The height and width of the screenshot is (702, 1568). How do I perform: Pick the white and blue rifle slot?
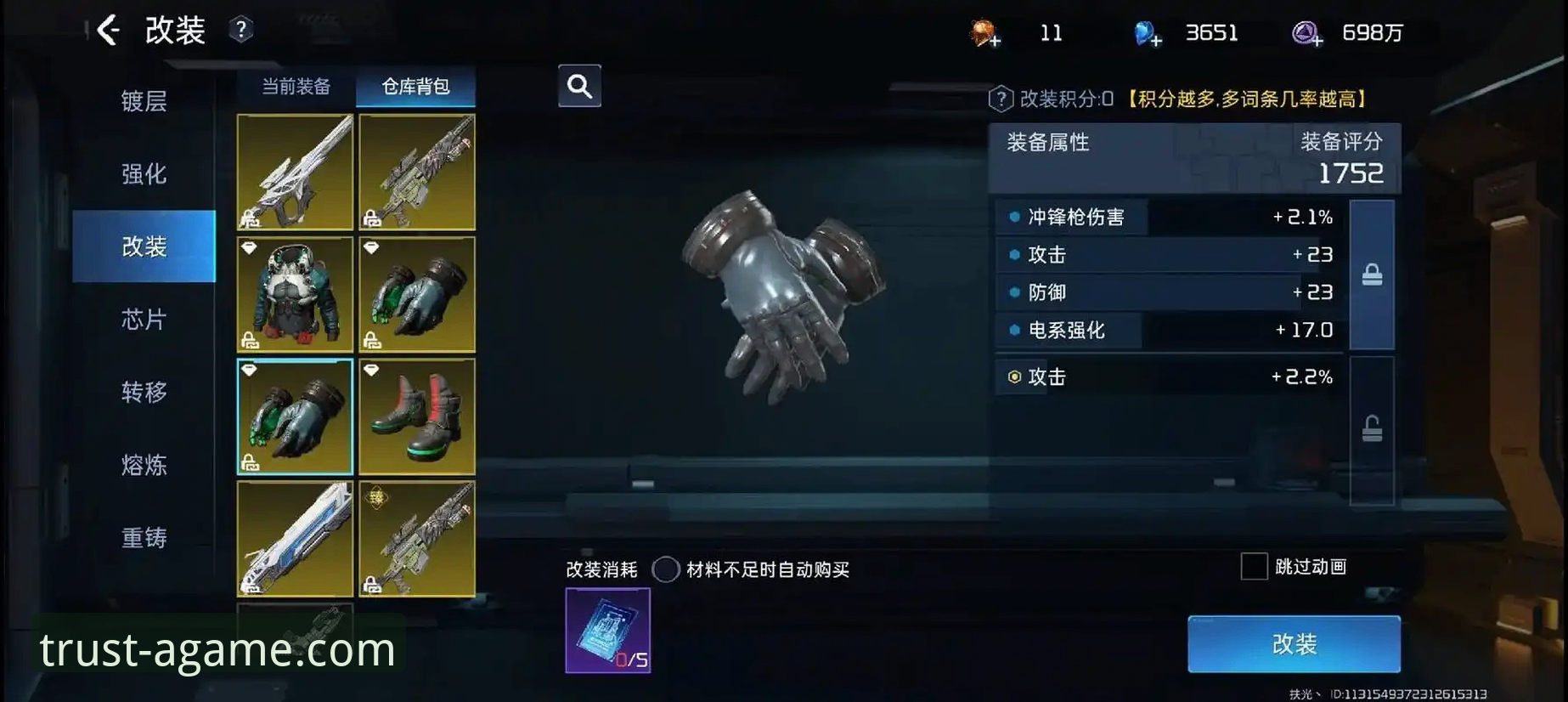pyautogui.click(x=295, y=538)
